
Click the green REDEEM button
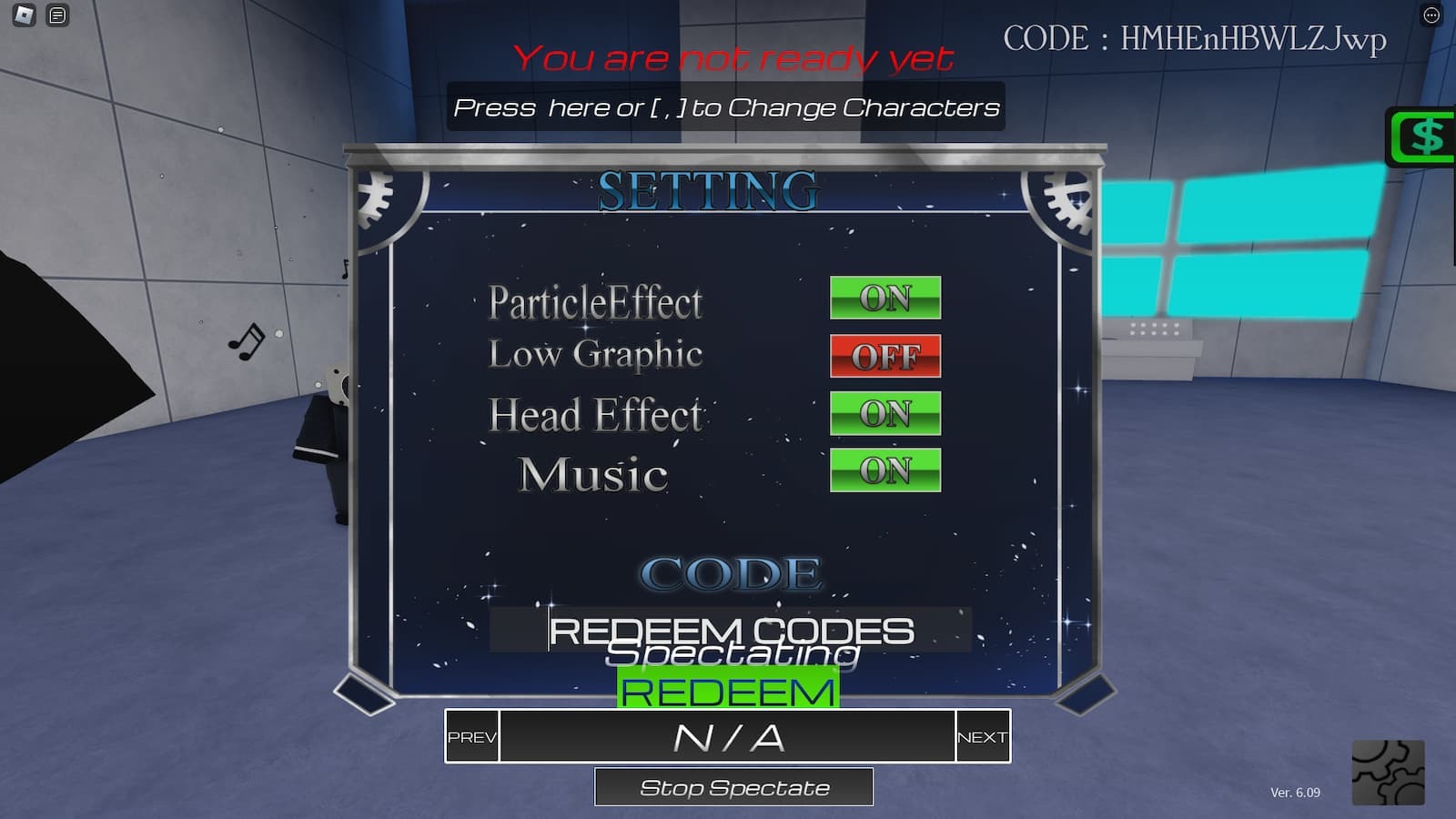tap(728, 693)
